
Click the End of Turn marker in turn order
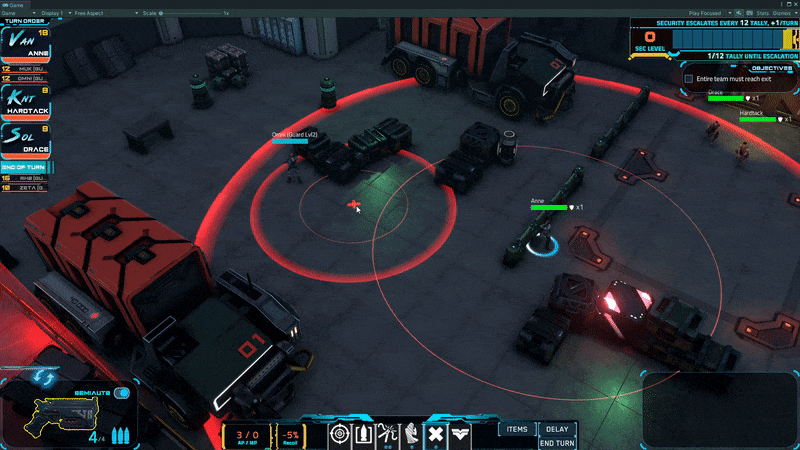[x=25, y=166]
